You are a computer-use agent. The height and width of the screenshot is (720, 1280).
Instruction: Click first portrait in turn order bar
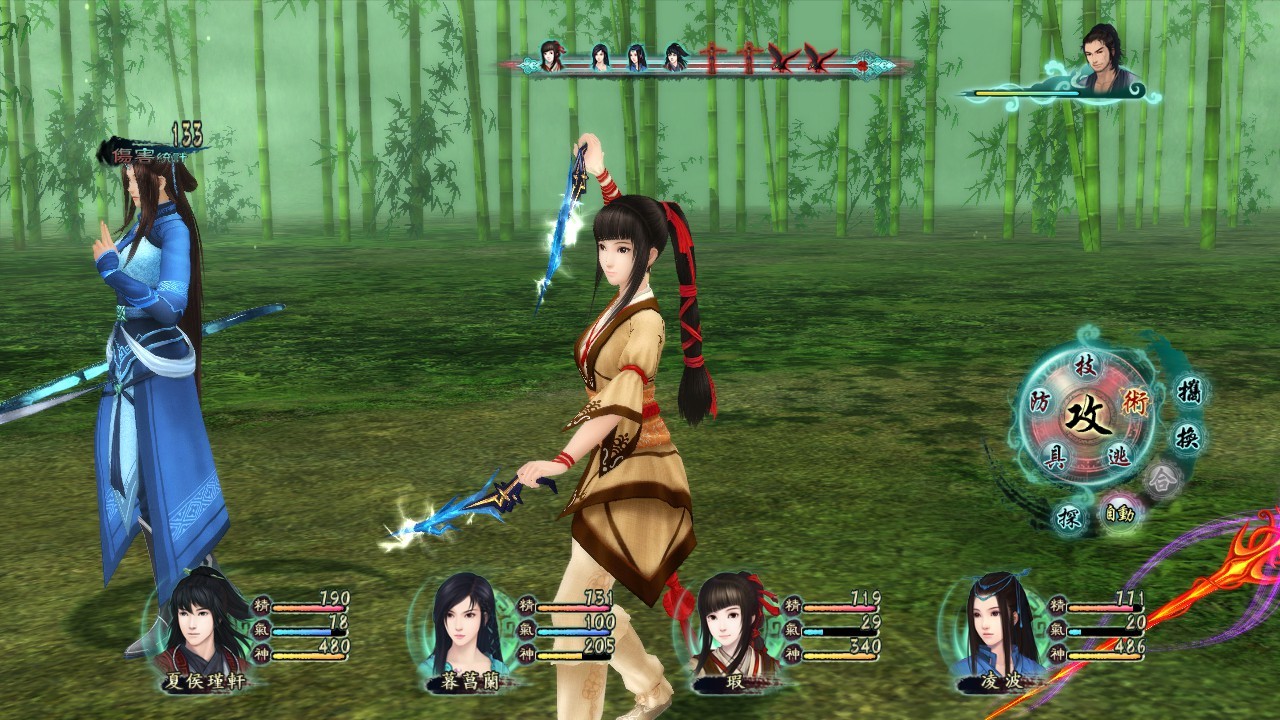tap(551, 56)
